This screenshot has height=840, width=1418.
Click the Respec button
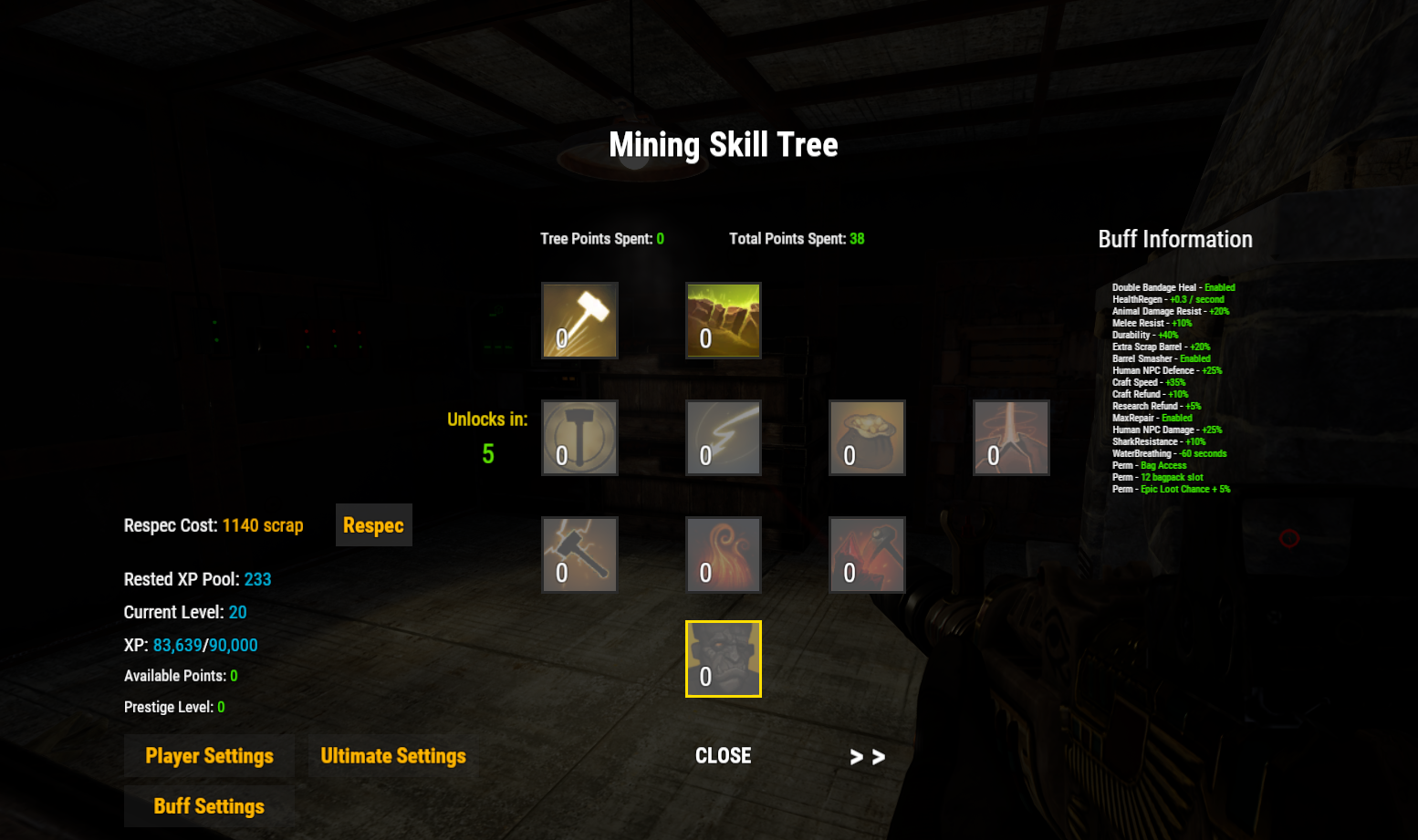tap(373, 525)
